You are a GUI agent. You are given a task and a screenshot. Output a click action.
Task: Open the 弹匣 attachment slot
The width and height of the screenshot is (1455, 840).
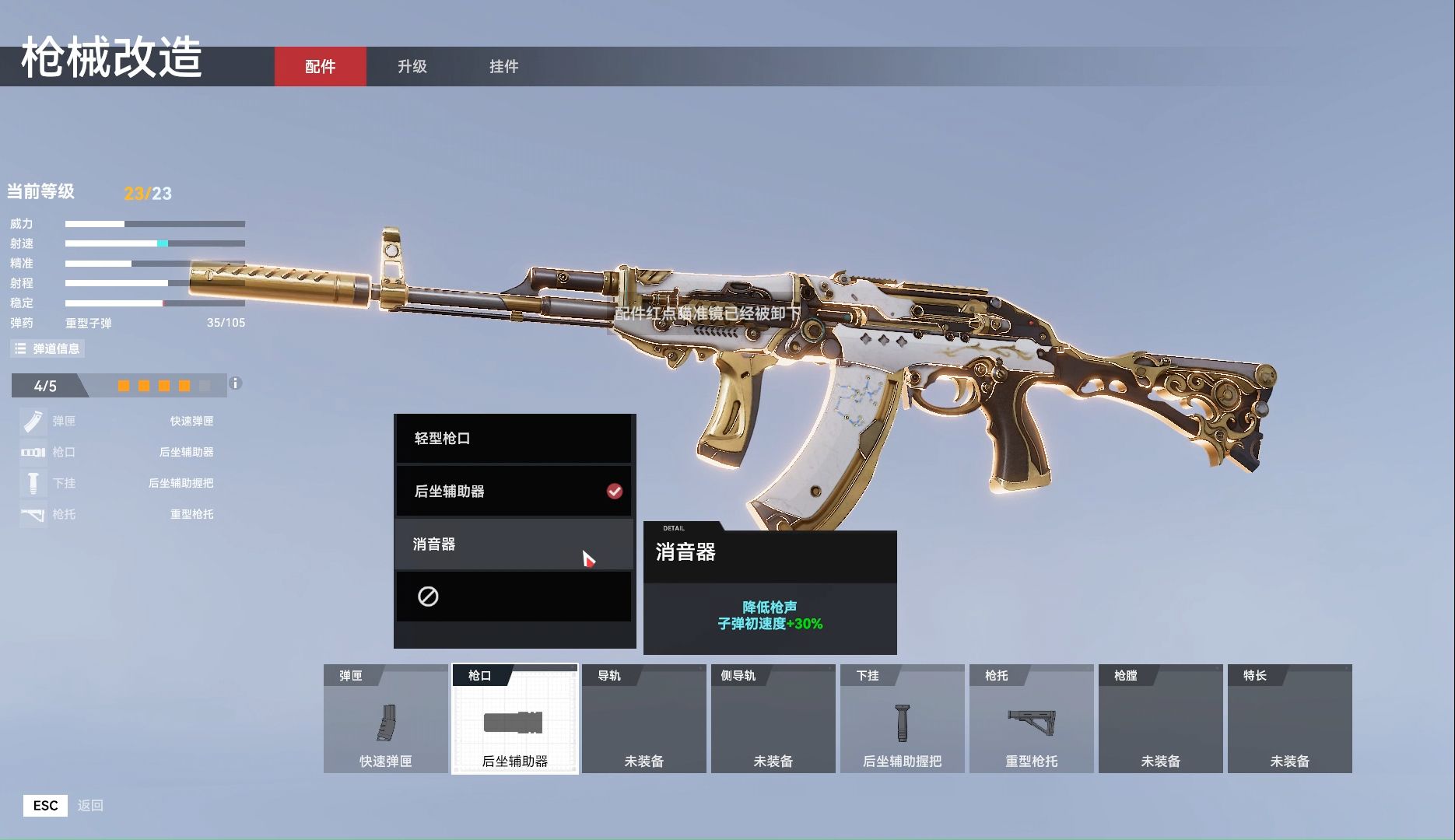pyautogui.click(x=386, y=719)
